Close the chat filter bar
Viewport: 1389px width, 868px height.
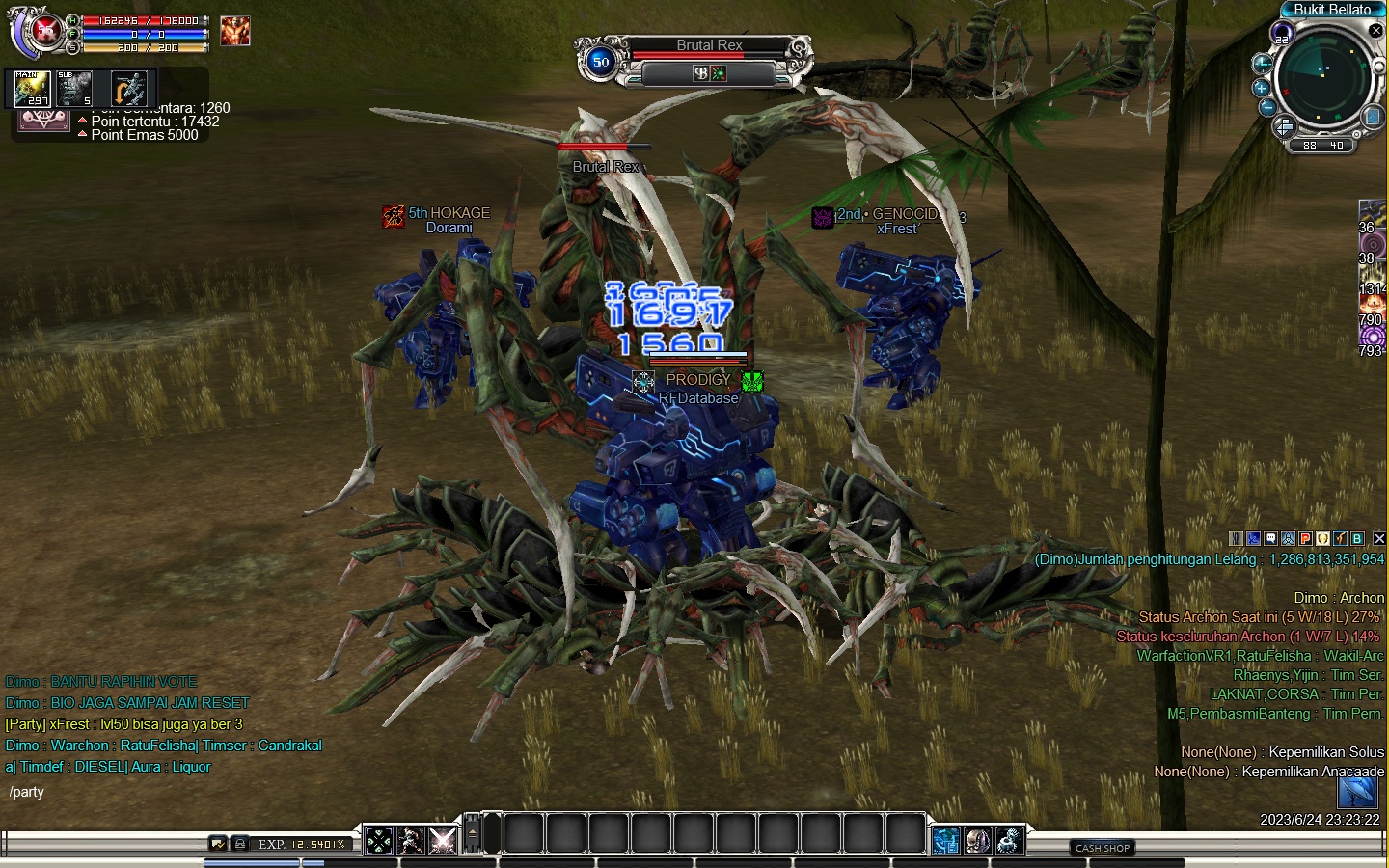[x=1379, y=539]
